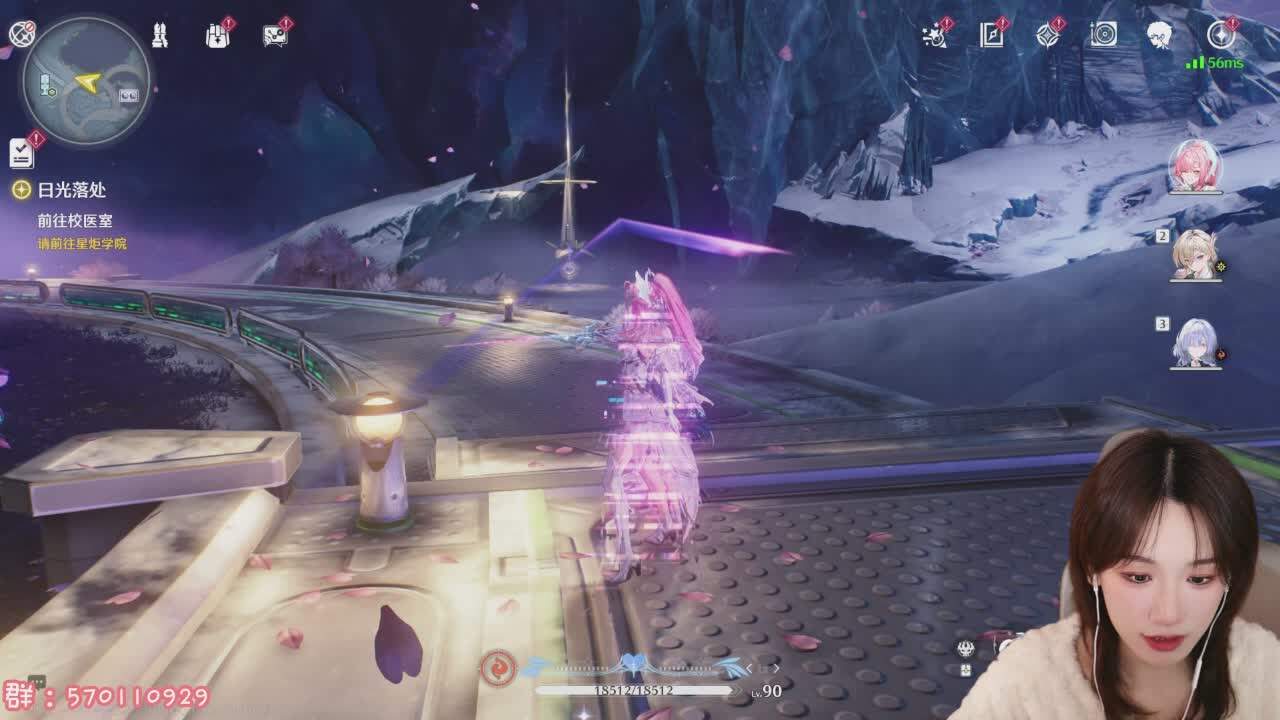The image size is (1280, 720).
Task: Switch to the blonde party member in slot 2
Action: tap(1196, 254)
